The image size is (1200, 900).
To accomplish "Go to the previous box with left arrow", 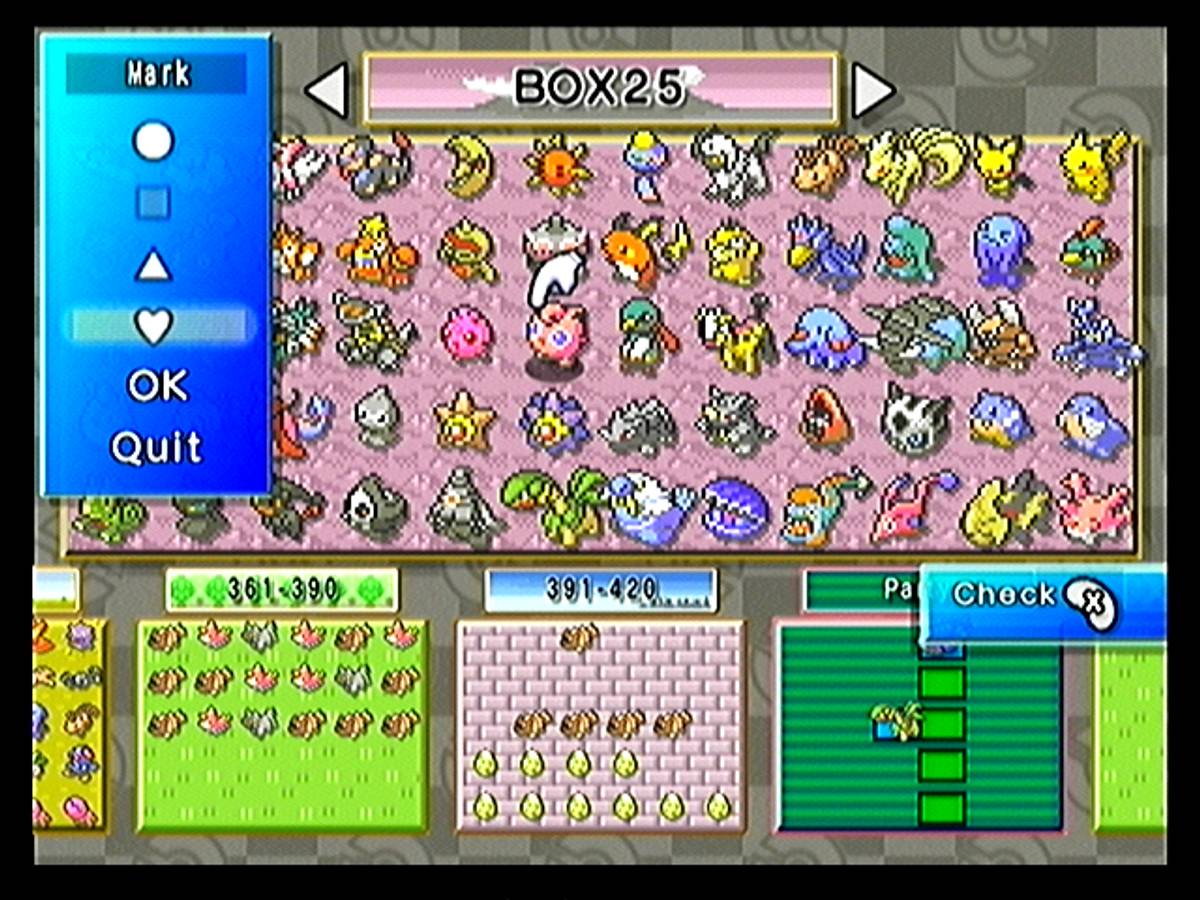I will click(x=327, y=91).
